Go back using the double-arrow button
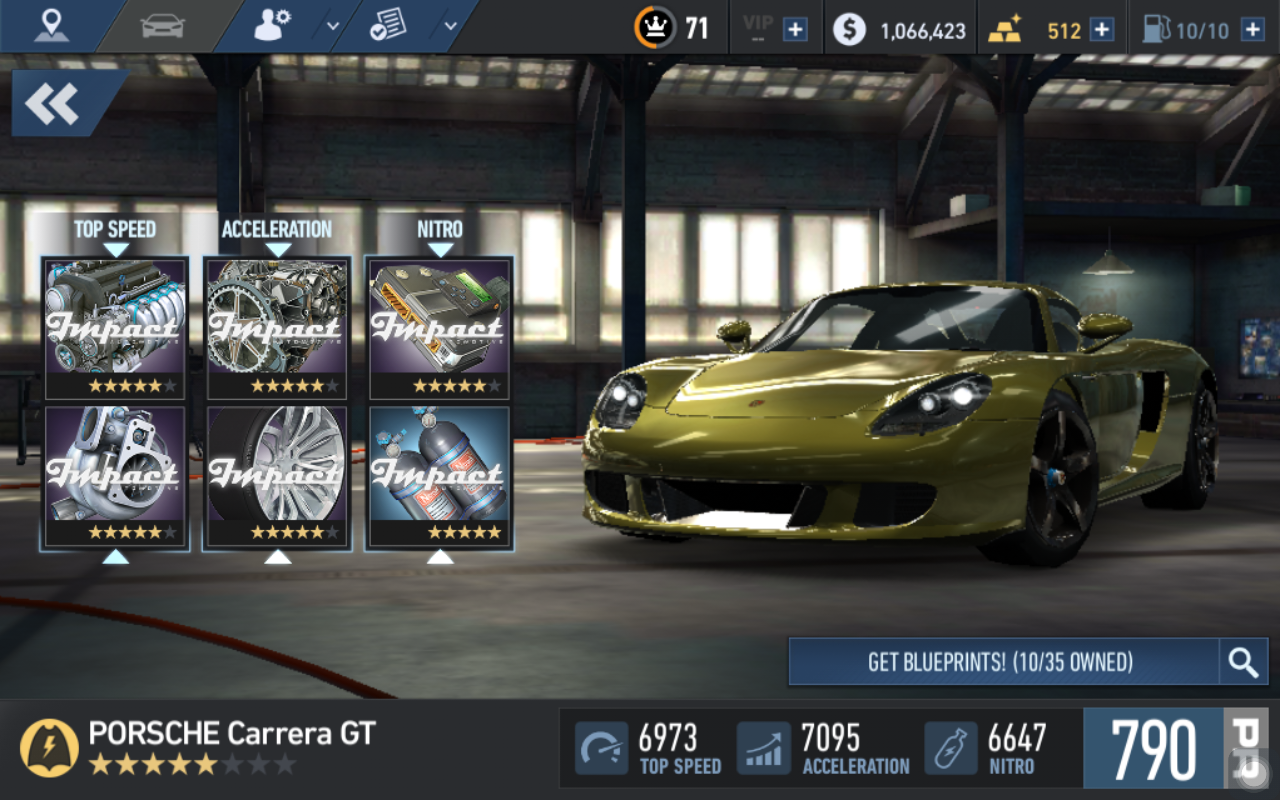1280x800 pixels. pos(53,104)
